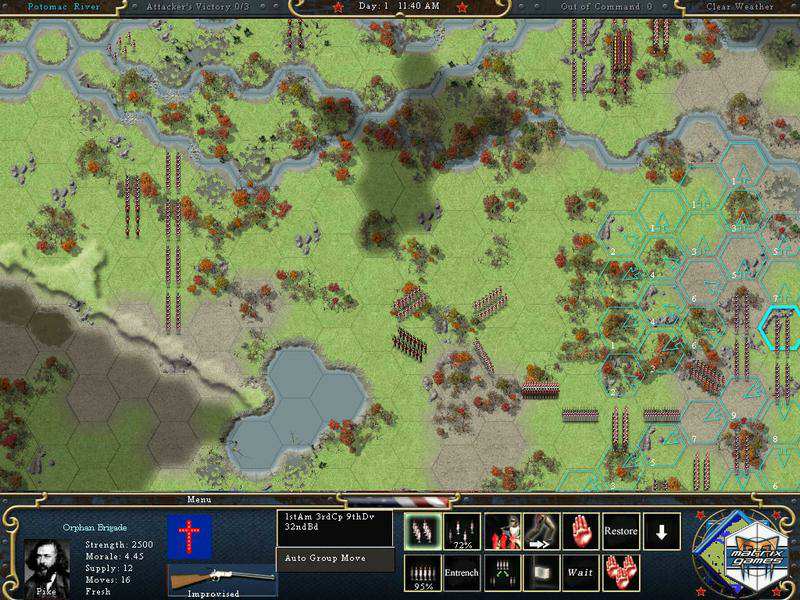Click General Pike's portrait
800x600 pixels.
(47, 564)
